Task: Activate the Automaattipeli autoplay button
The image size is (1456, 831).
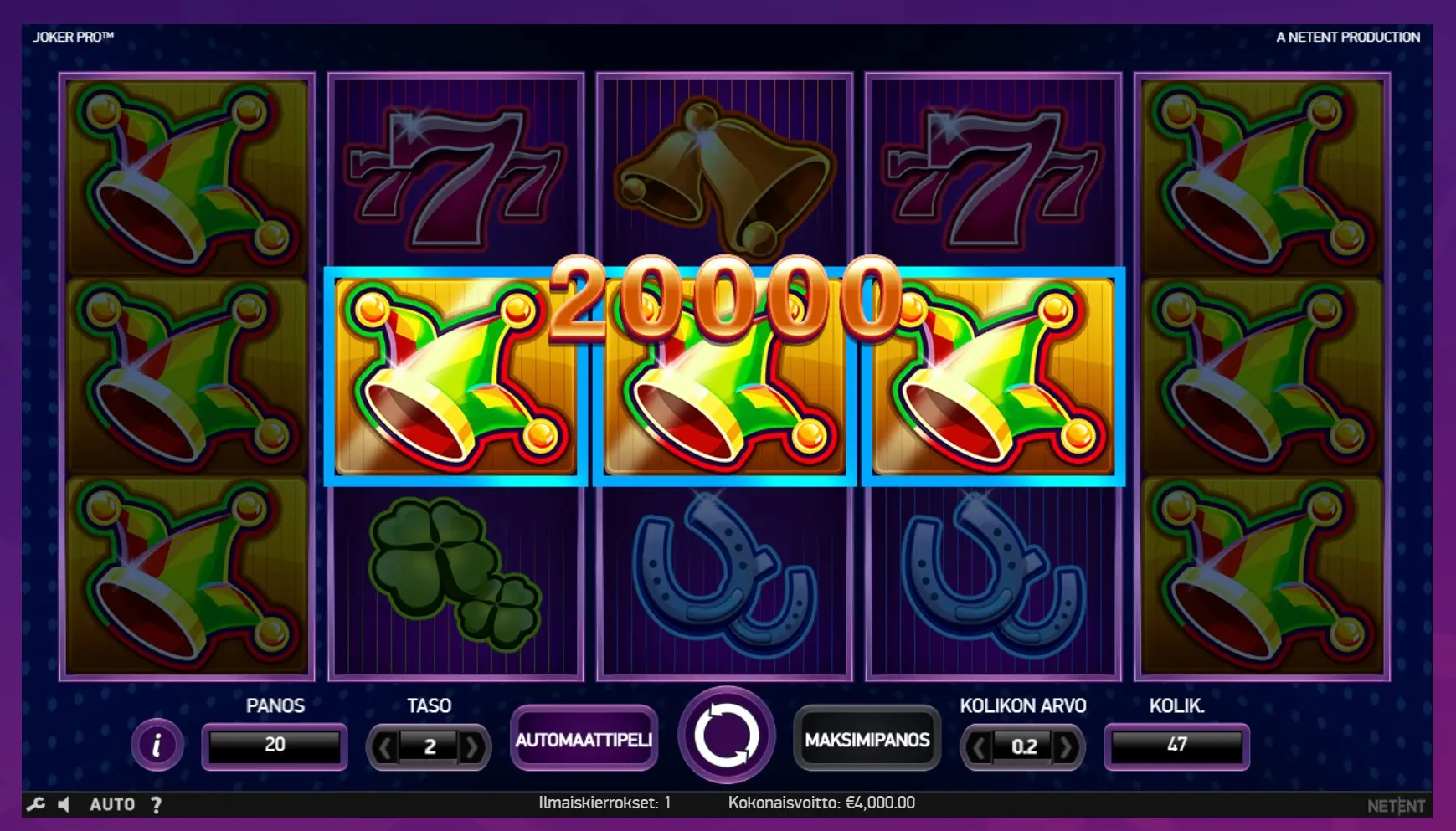Action: (x=584, y=740)
